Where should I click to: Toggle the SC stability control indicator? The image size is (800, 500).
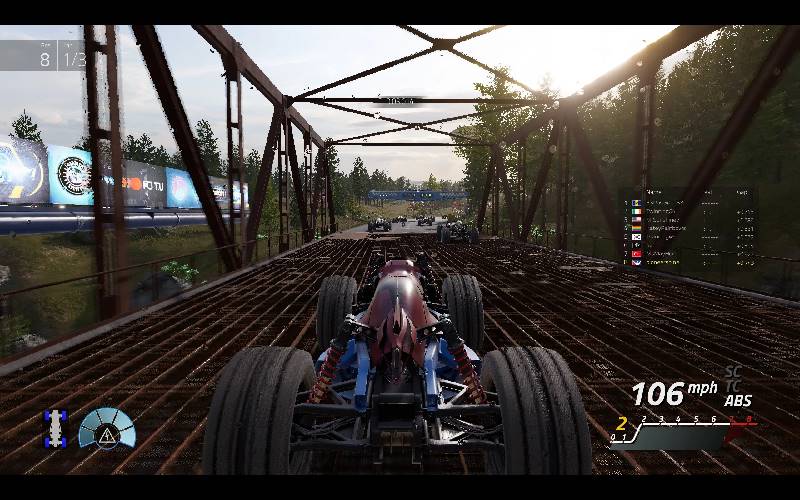coord(733,372)
